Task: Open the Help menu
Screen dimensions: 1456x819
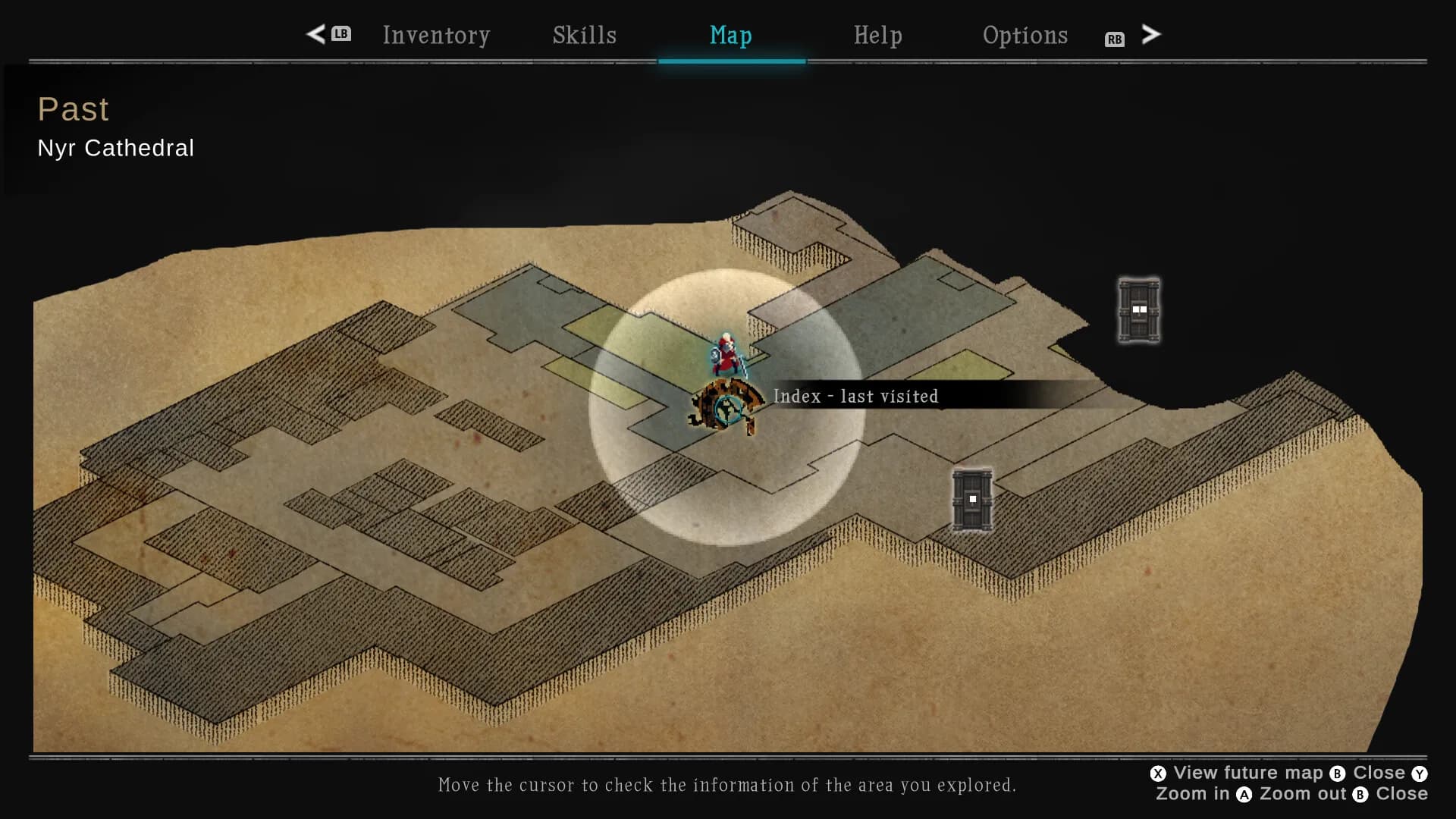Action: pyautogui.click(x=878, y=35)
